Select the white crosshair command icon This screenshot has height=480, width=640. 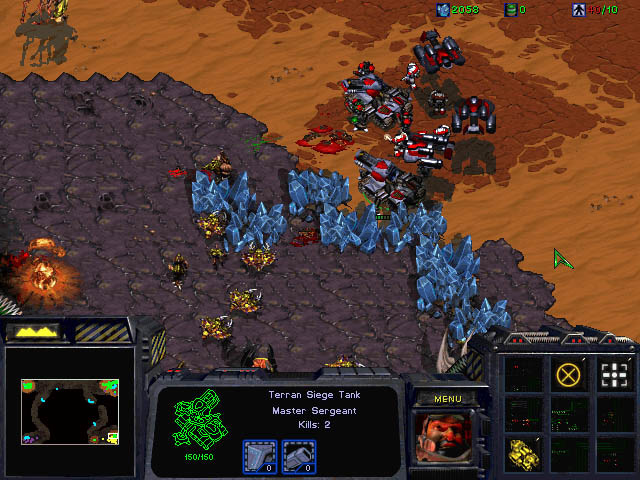pos(614,375)
